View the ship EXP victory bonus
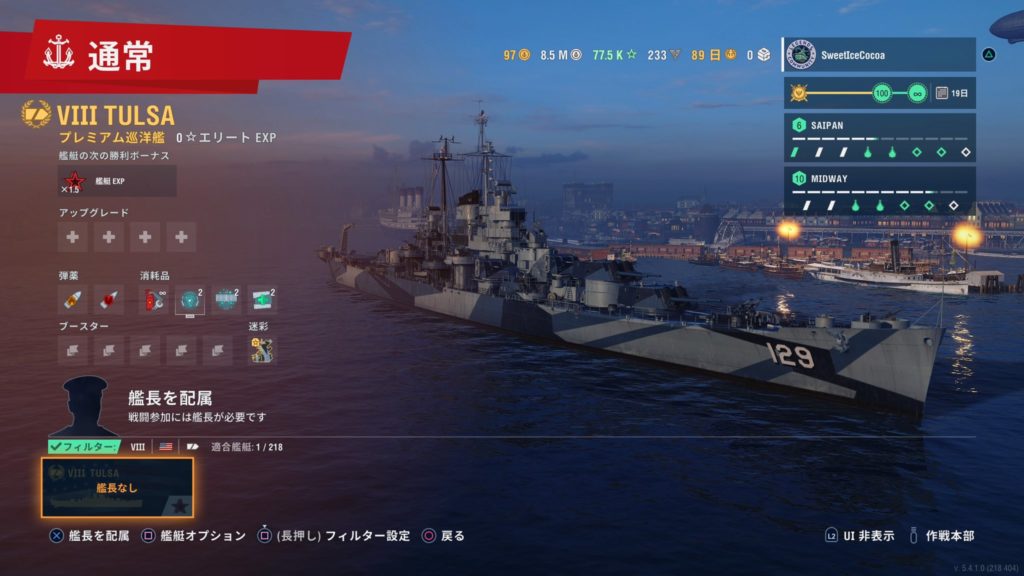The width and height of the screenshot is (1024, 576). [117, 181]
